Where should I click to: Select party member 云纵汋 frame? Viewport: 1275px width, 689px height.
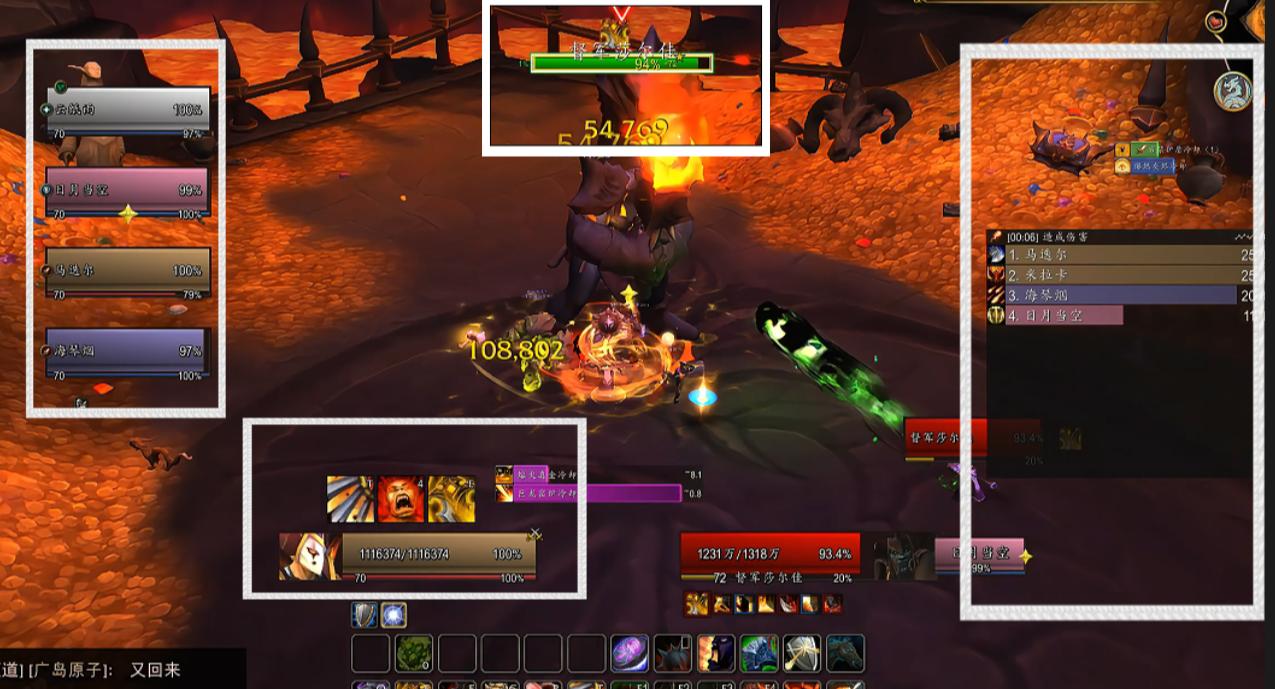tap(127, 108)
